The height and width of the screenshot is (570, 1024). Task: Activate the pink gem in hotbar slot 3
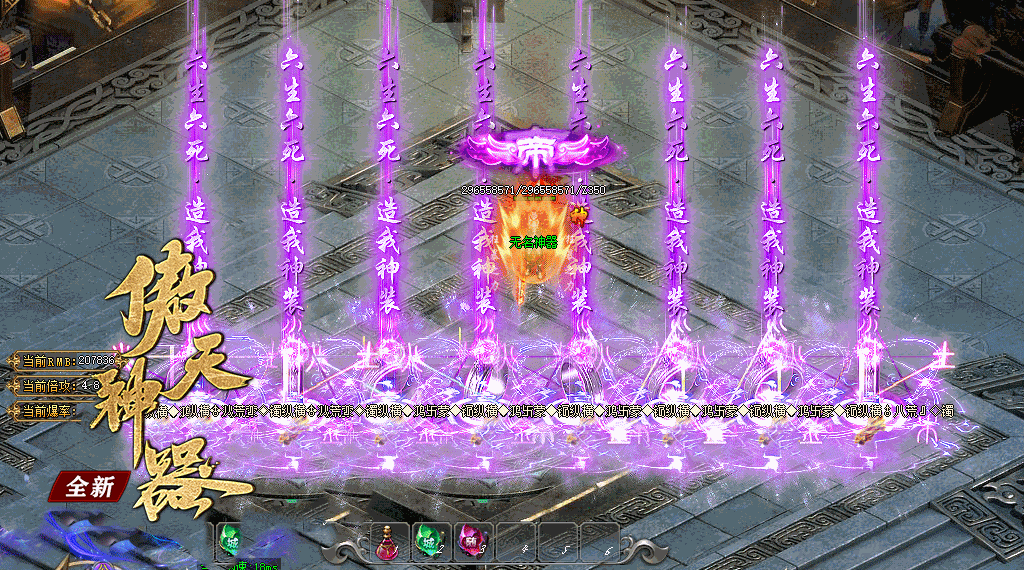tap(471, 542)
